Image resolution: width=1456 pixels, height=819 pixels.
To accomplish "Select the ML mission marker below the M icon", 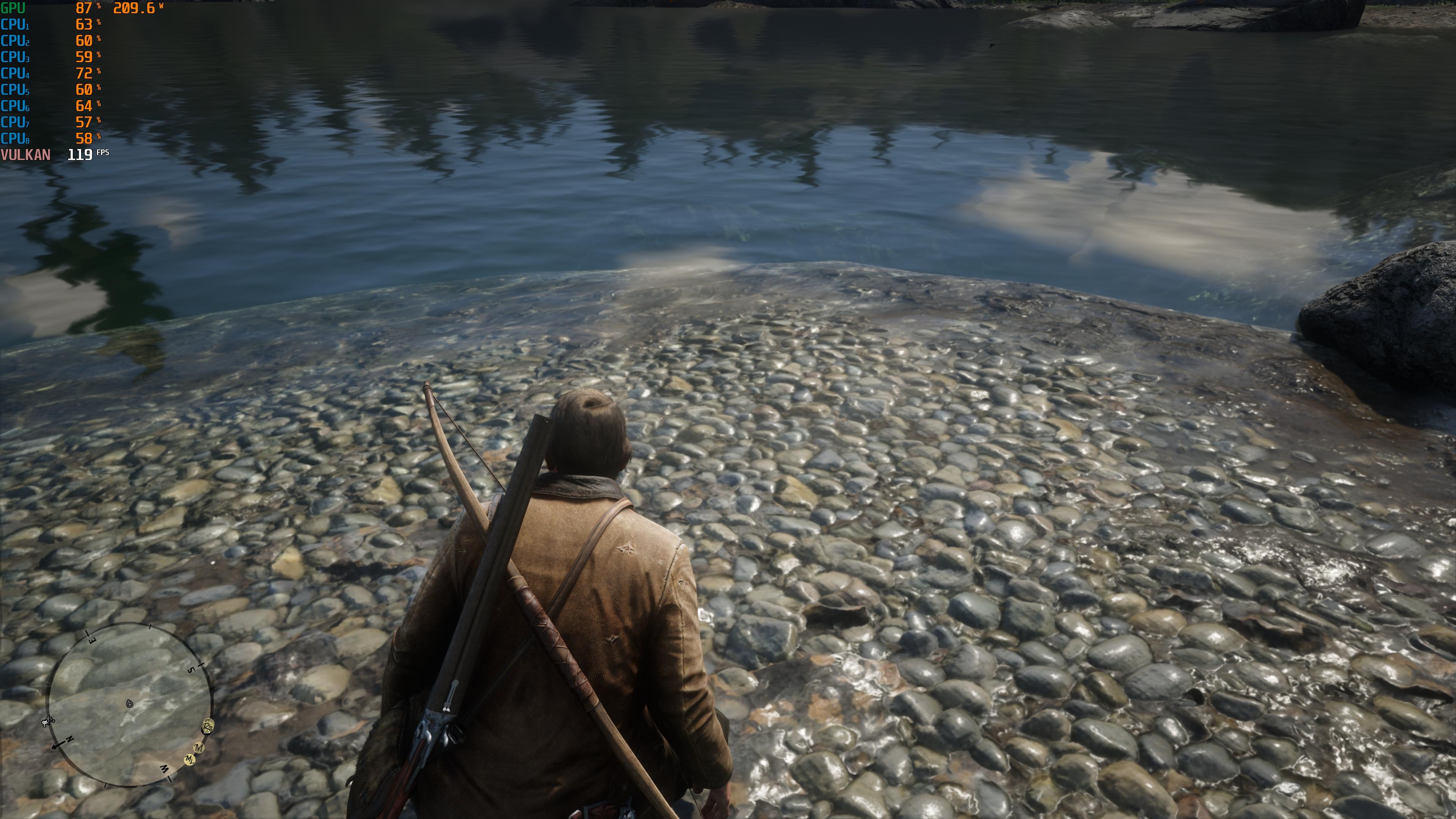I will [190, 760].
